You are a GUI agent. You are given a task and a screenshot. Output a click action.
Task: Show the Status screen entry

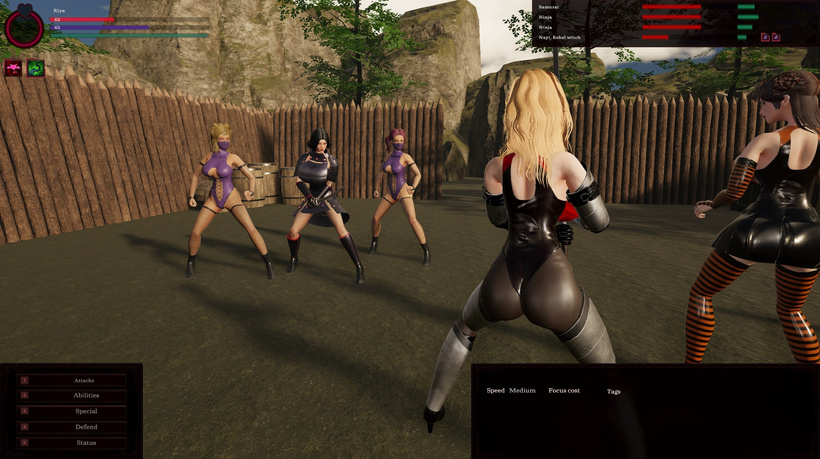click(84, 442)
